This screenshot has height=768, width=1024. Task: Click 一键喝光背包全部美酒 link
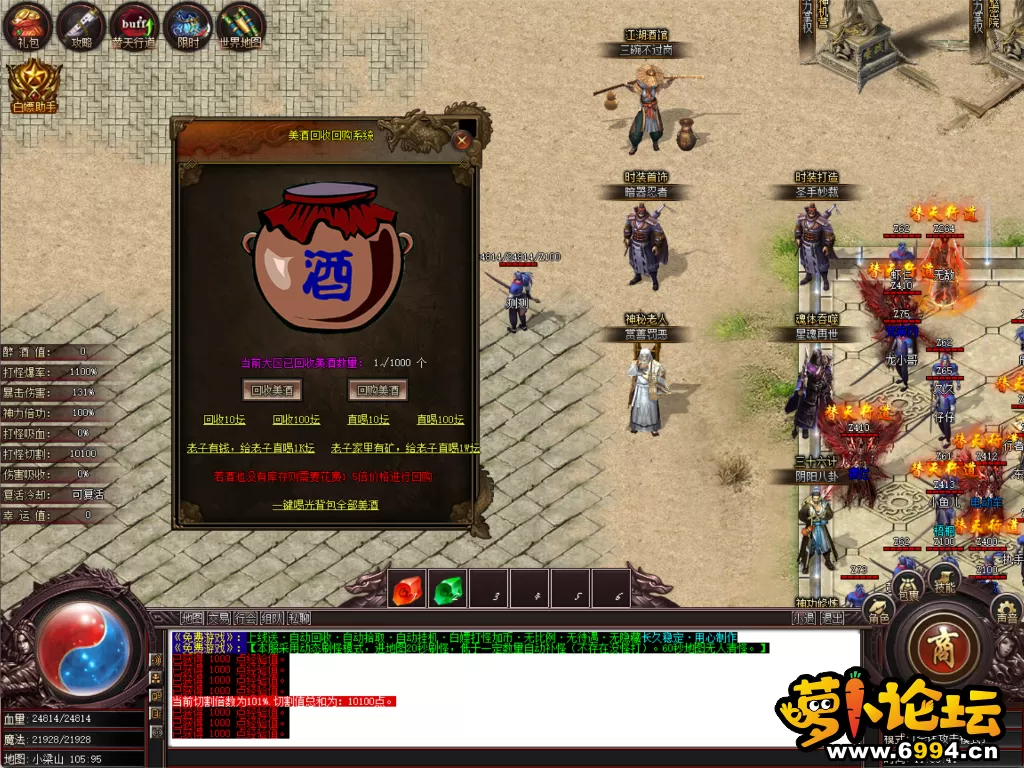click(x=326, y=505)
